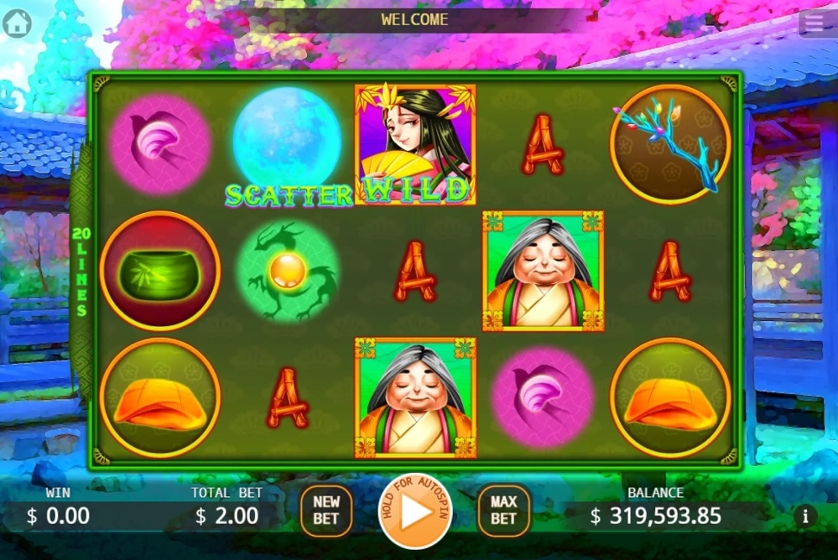This screenshot has width=838, height=560.
Task: Open the hamburger menu
Action: [x=812, y=22]
